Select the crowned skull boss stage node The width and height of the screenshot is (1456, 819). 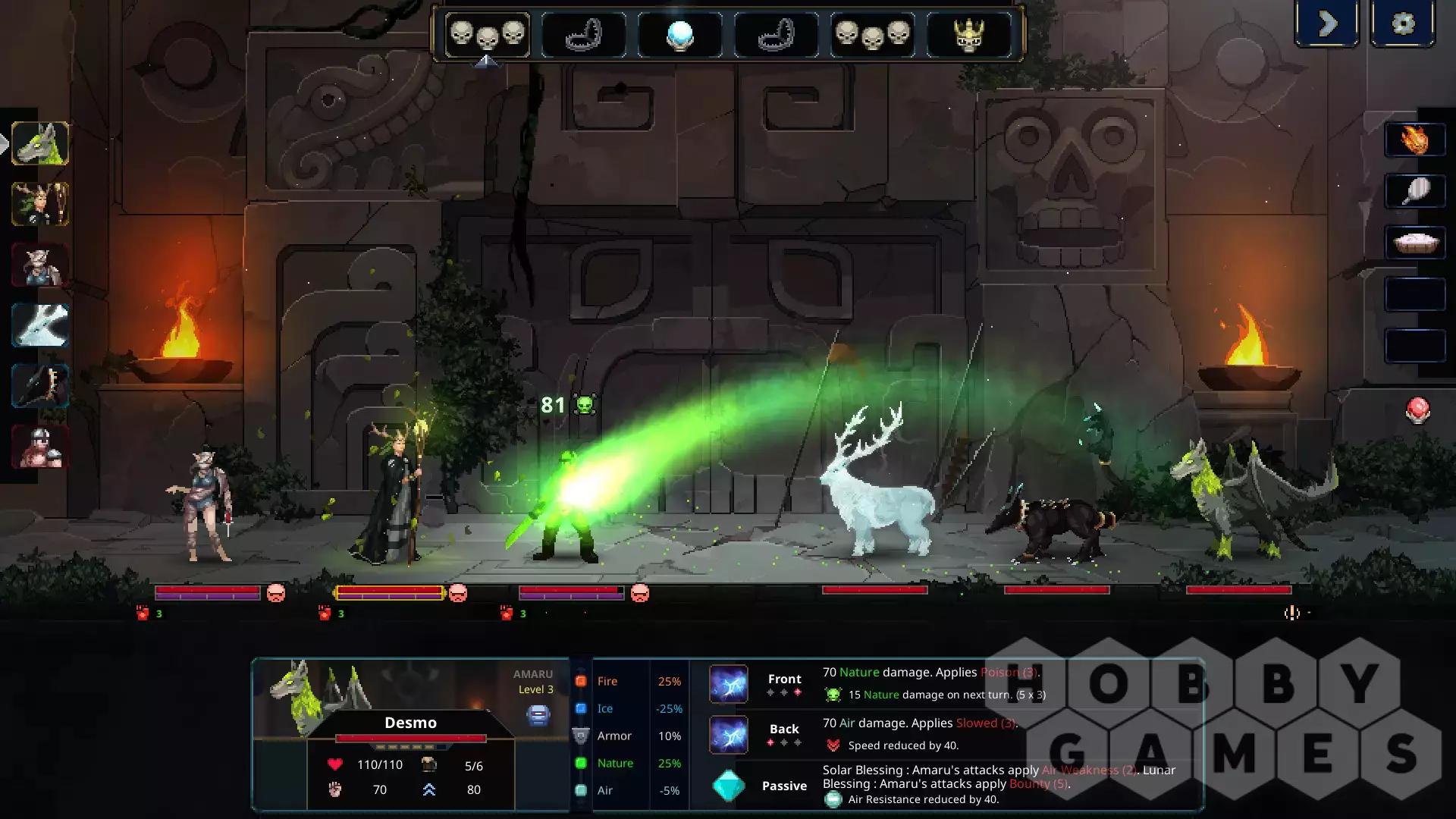tap(968, 35)
